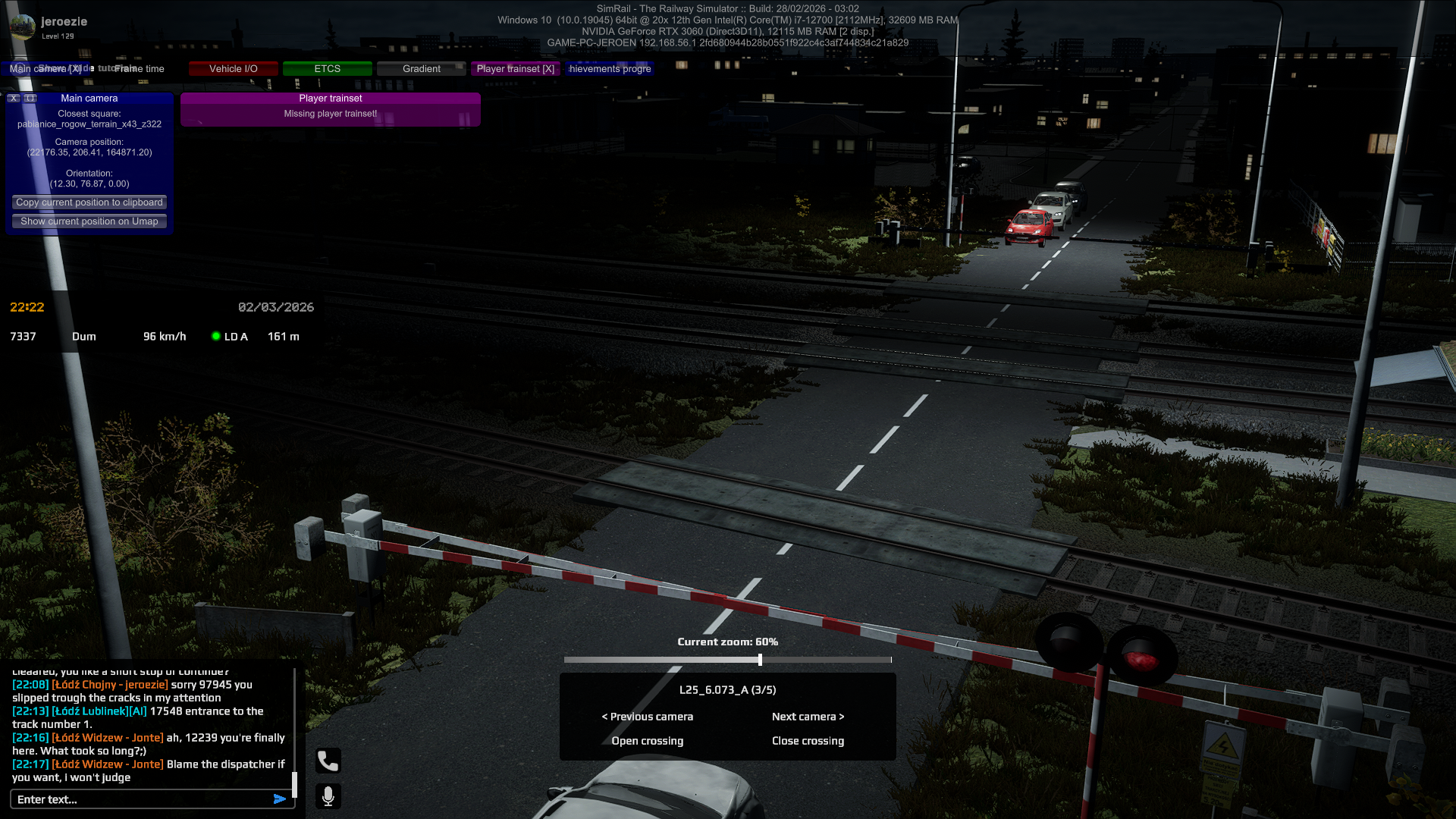Hide the Player trainset [X] panel
Screen dimensions: 1456x819
(515, 69)
